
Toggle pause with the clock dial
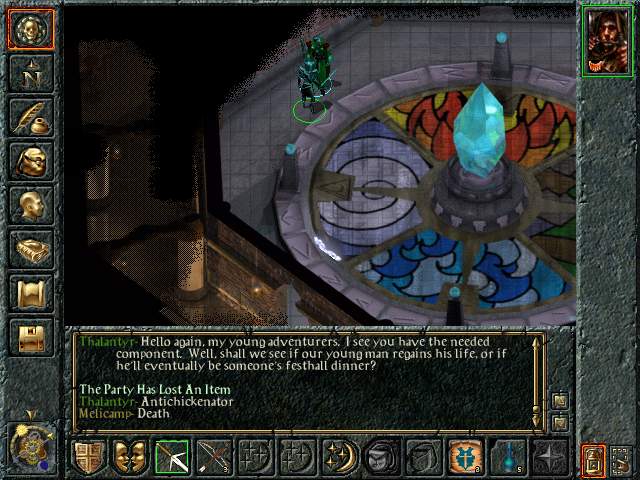30,445
